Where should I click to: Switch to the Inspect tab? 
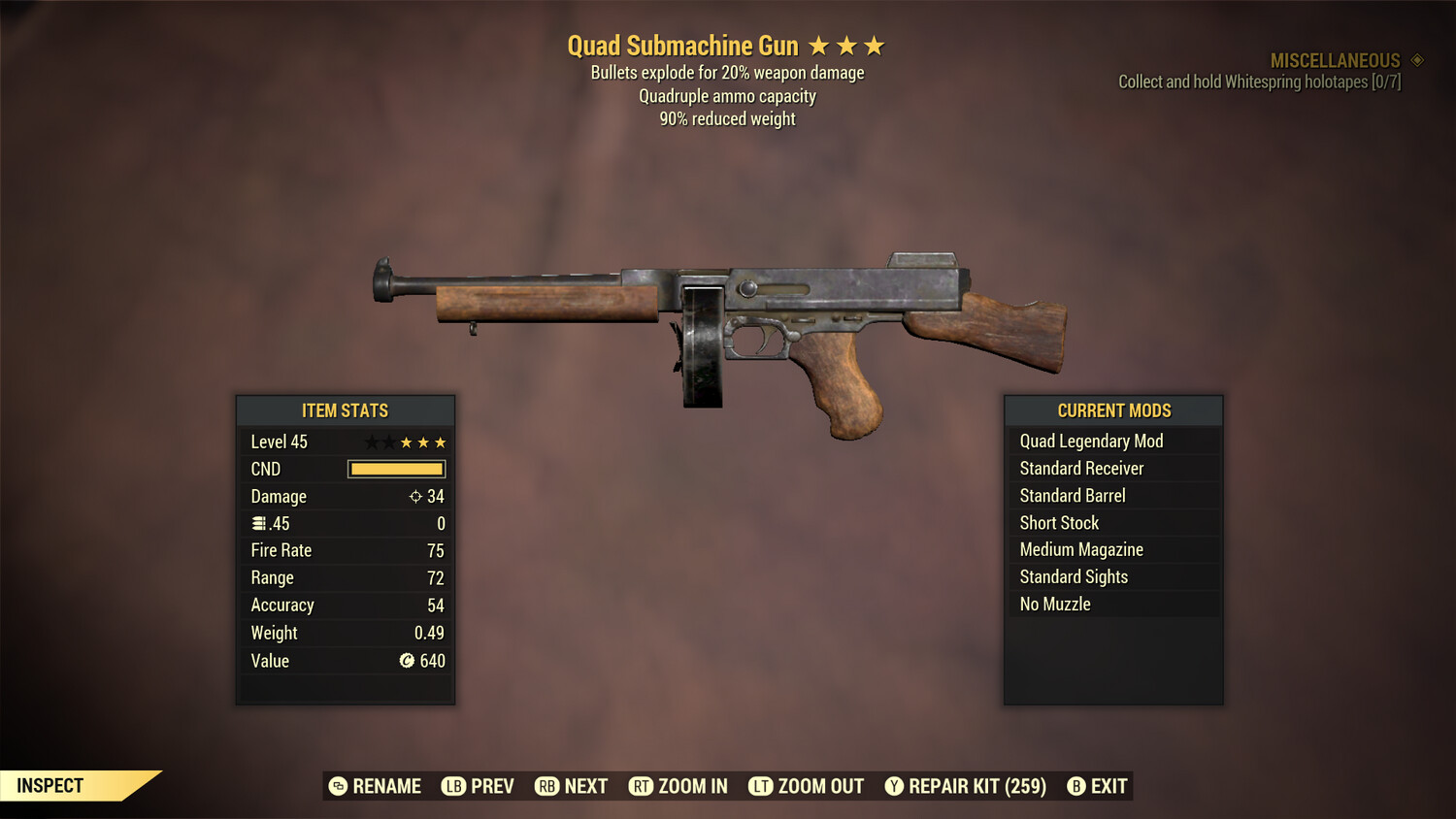pos(50,785)
